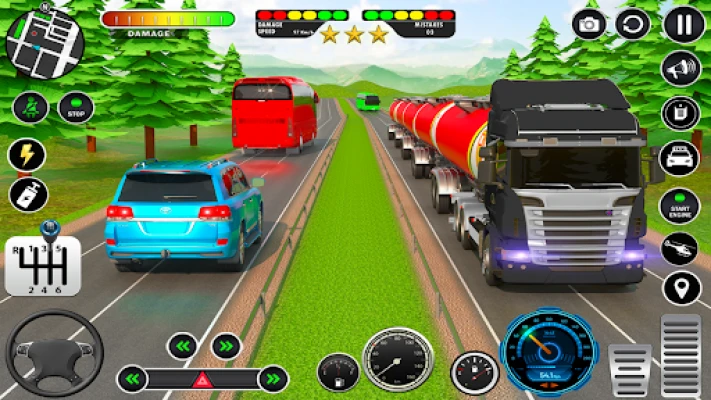Fasten the seatbelt icon
The height and width of the screenshot is (400, 711).
coord(29,106)
